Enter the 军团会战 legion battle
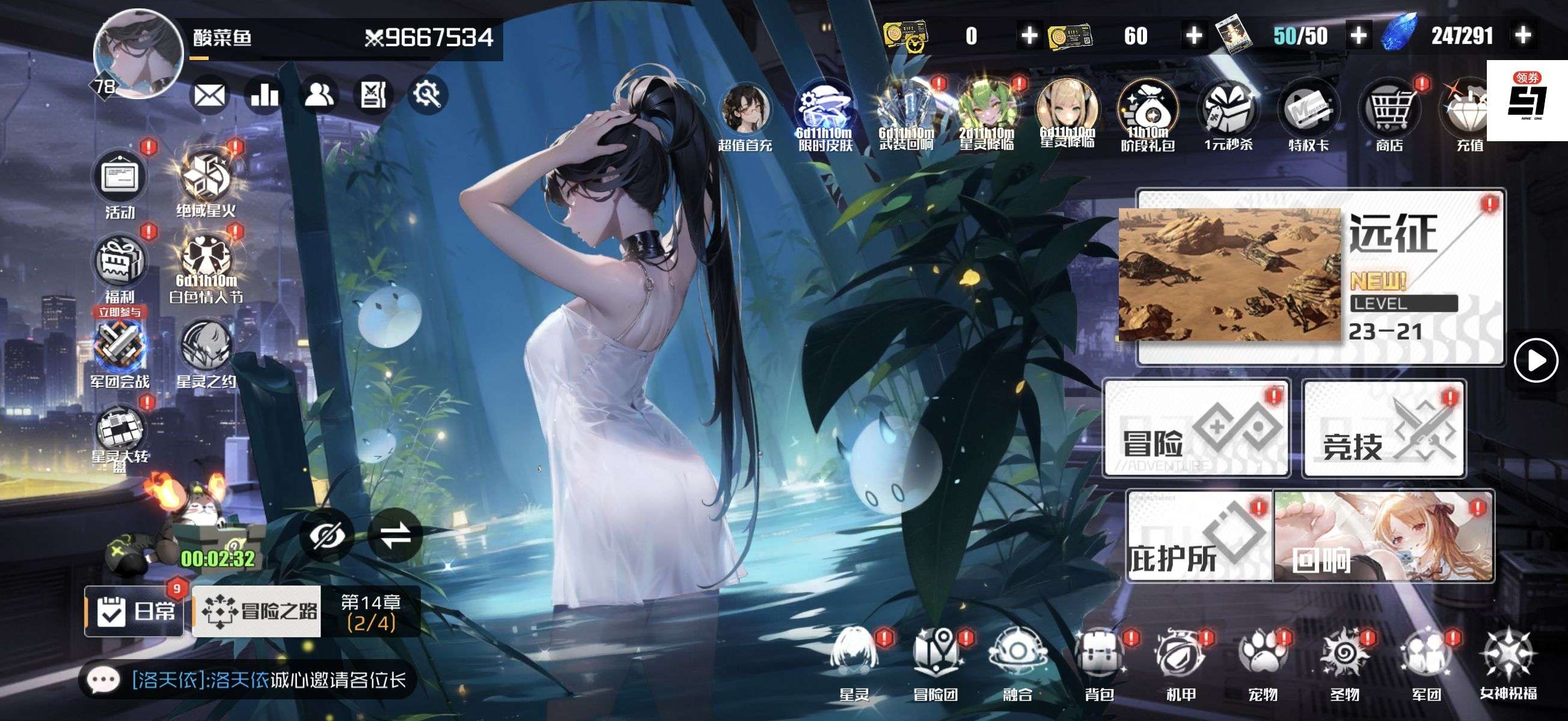Viewport: 1568px width, 721px height. click(x=120, y=353)
